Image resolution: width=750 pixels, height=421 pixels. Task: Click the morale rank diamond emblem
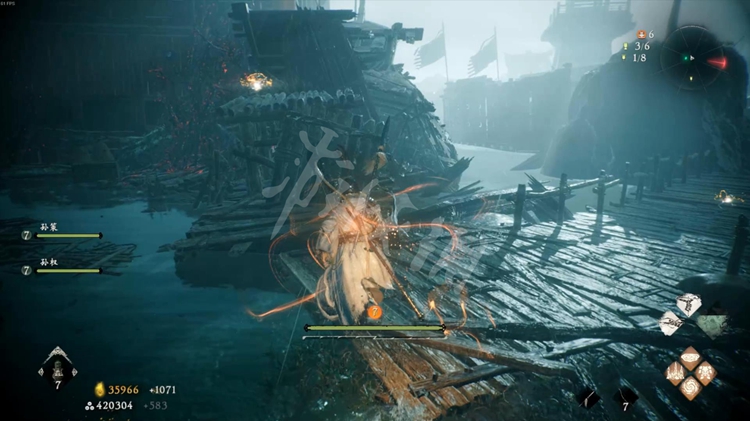coord(58,366)
